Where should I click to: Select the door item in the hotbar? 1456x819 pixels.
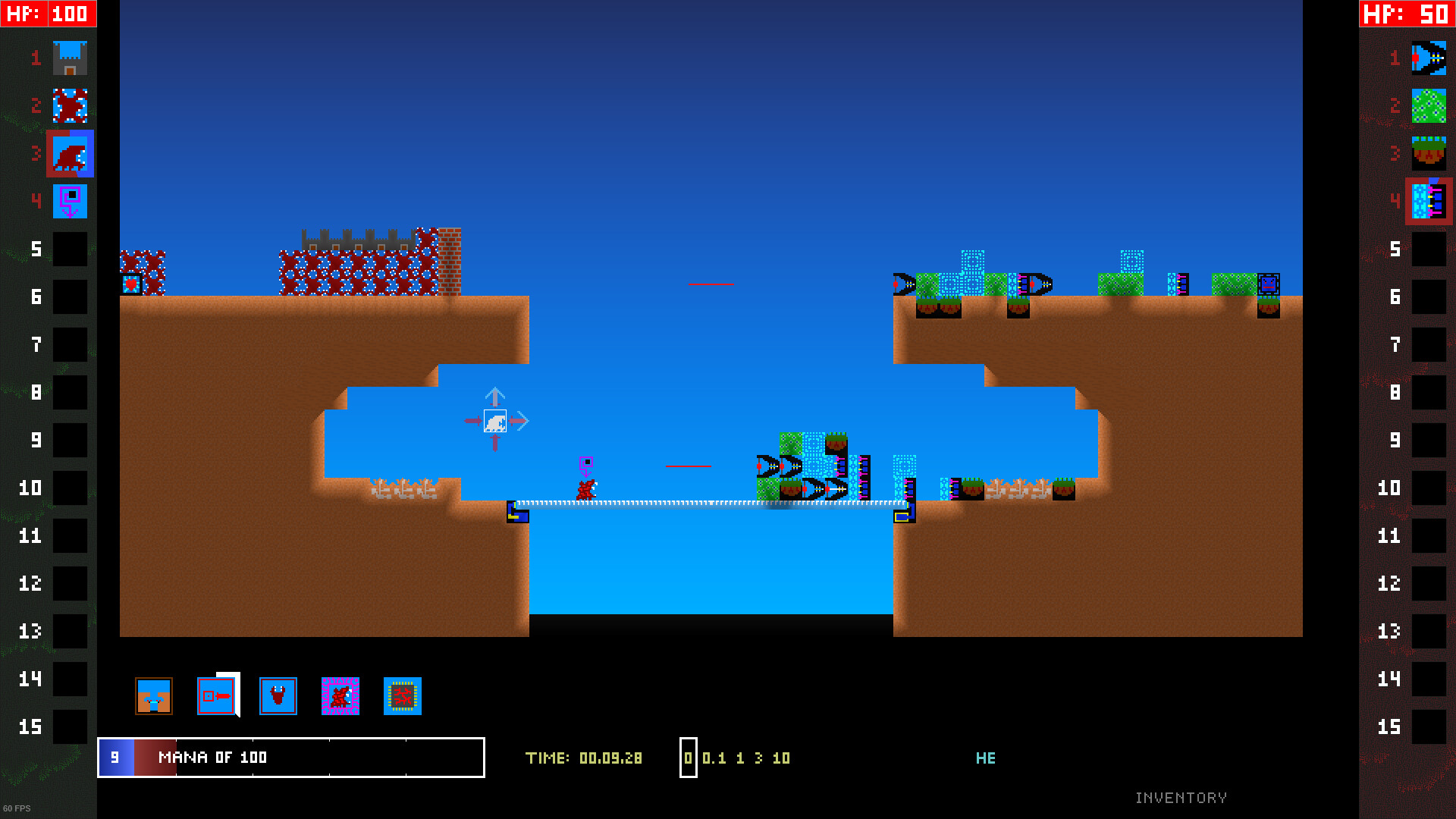(217, 696)
